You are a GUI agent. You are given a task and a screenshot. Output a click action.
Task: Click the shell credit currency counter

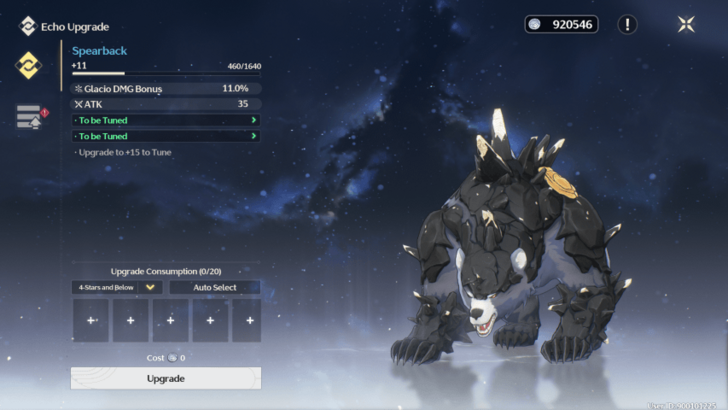click(x=561, y=24)
